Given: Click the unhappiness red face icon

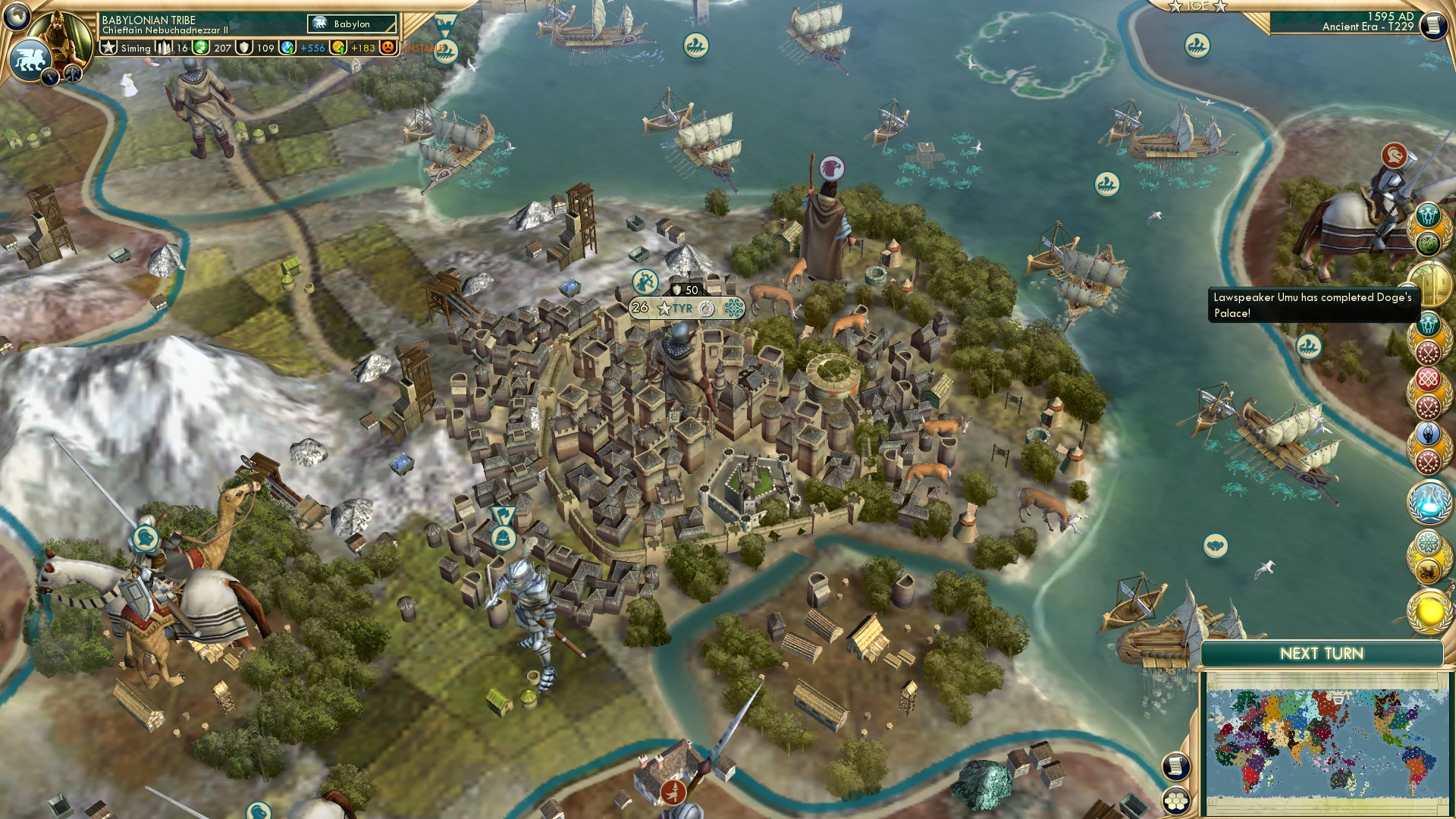Looking at the screenshot, I should 387,48.
